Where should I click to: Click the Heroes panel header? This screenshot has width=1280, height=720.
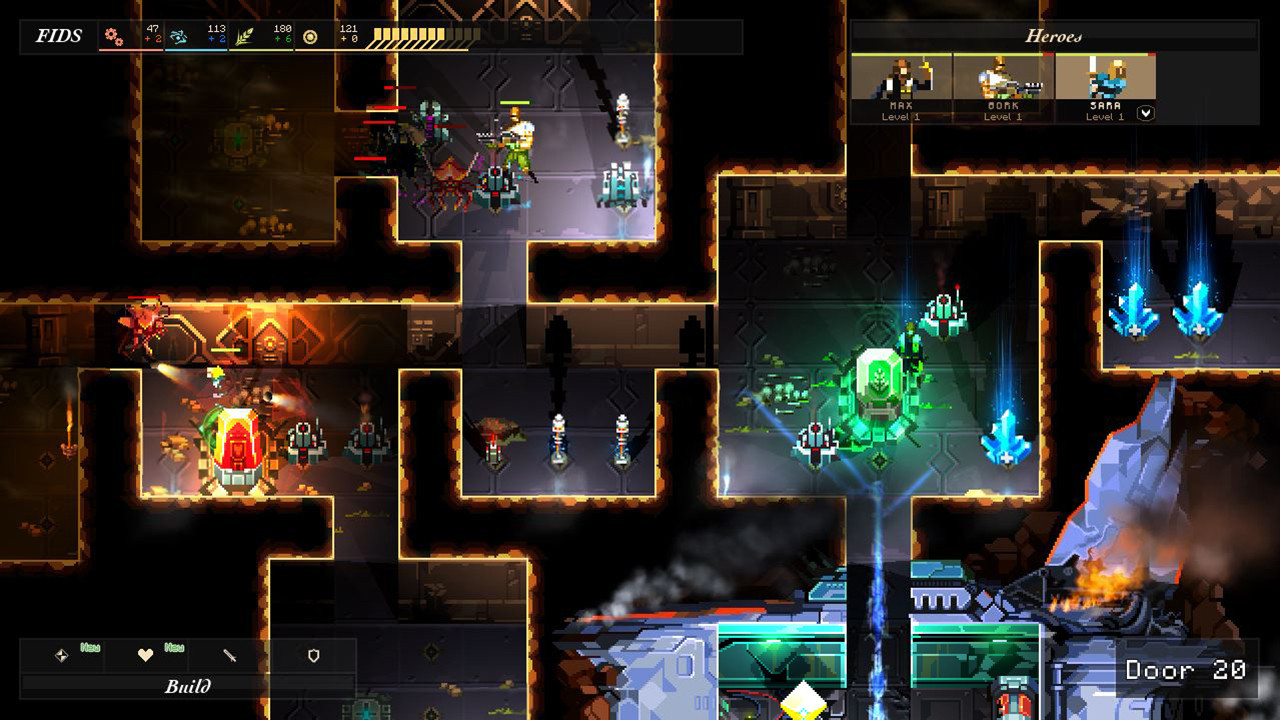tap(1053, 36)
